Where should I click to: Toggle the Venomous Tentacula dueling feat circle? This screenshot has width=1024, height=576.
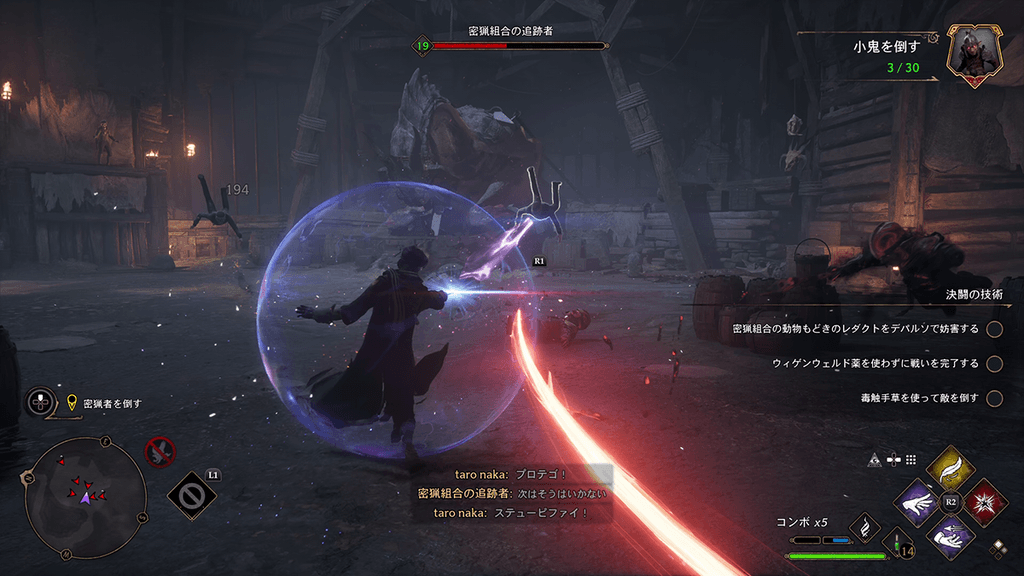point(994,398)
